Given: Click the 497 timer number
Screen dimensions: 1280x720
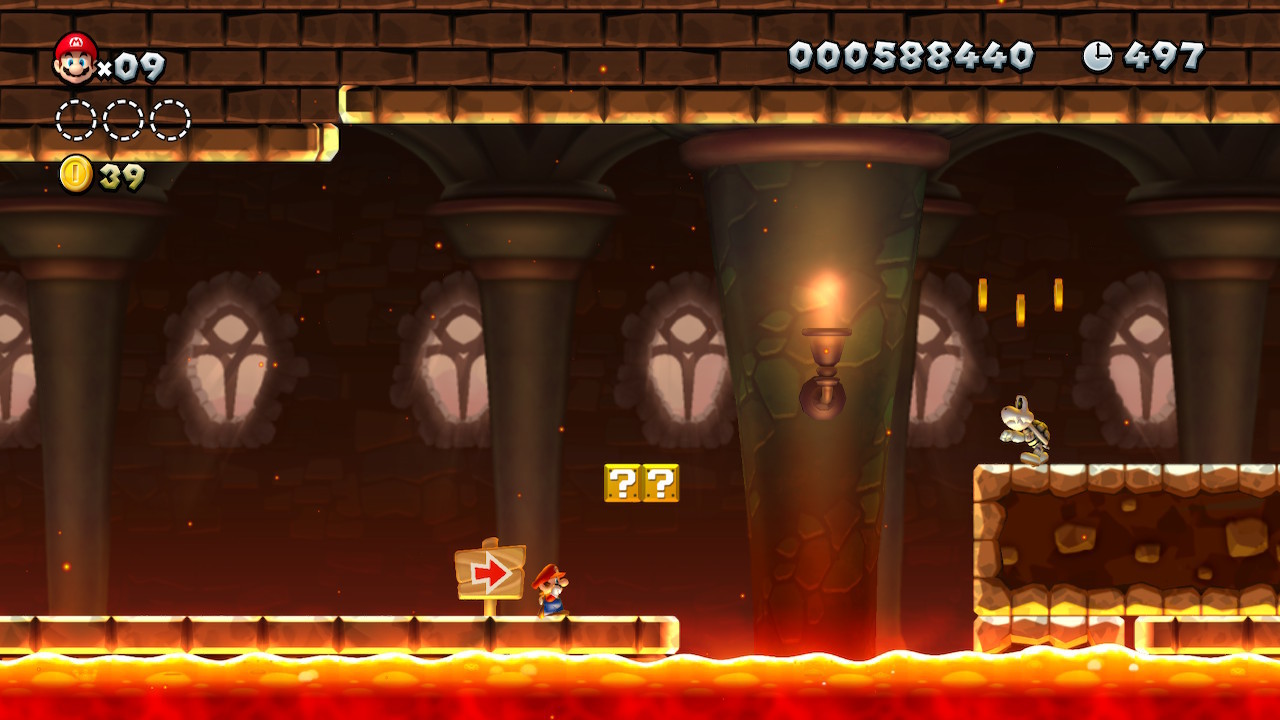Looking at the screenshot, I should (x=1160, y=57).
